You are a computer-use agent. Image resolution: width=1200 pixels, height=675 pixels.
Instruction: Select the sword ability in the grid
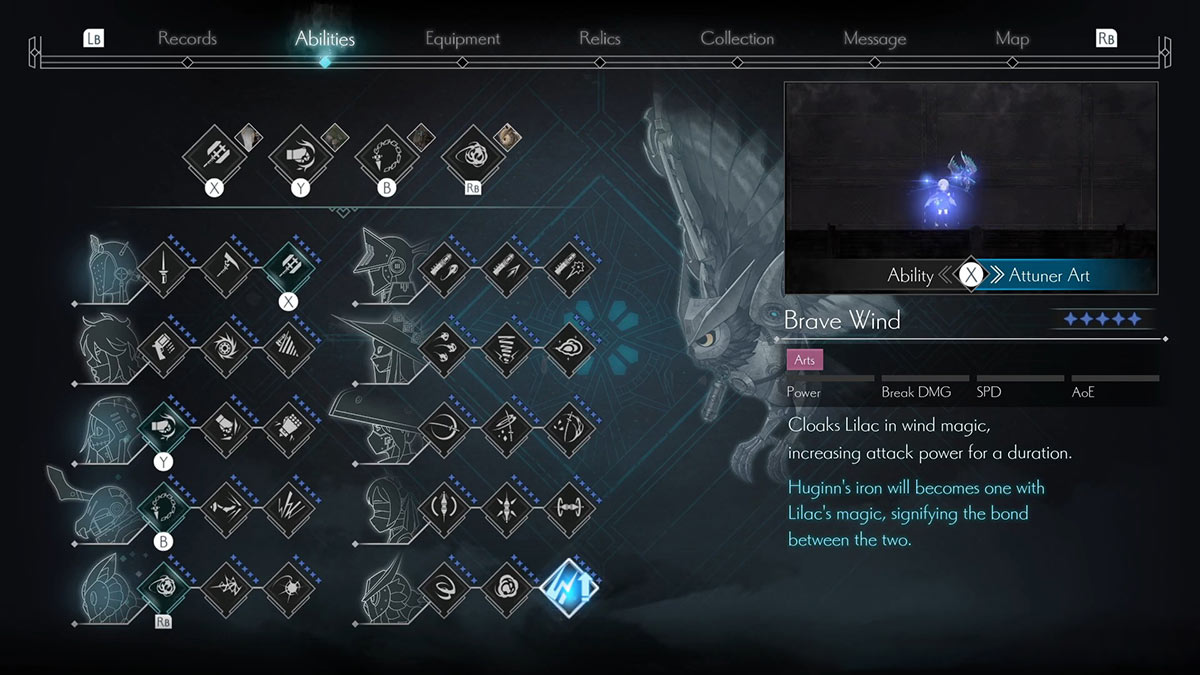pyautogui.click(x=162, y=270)
